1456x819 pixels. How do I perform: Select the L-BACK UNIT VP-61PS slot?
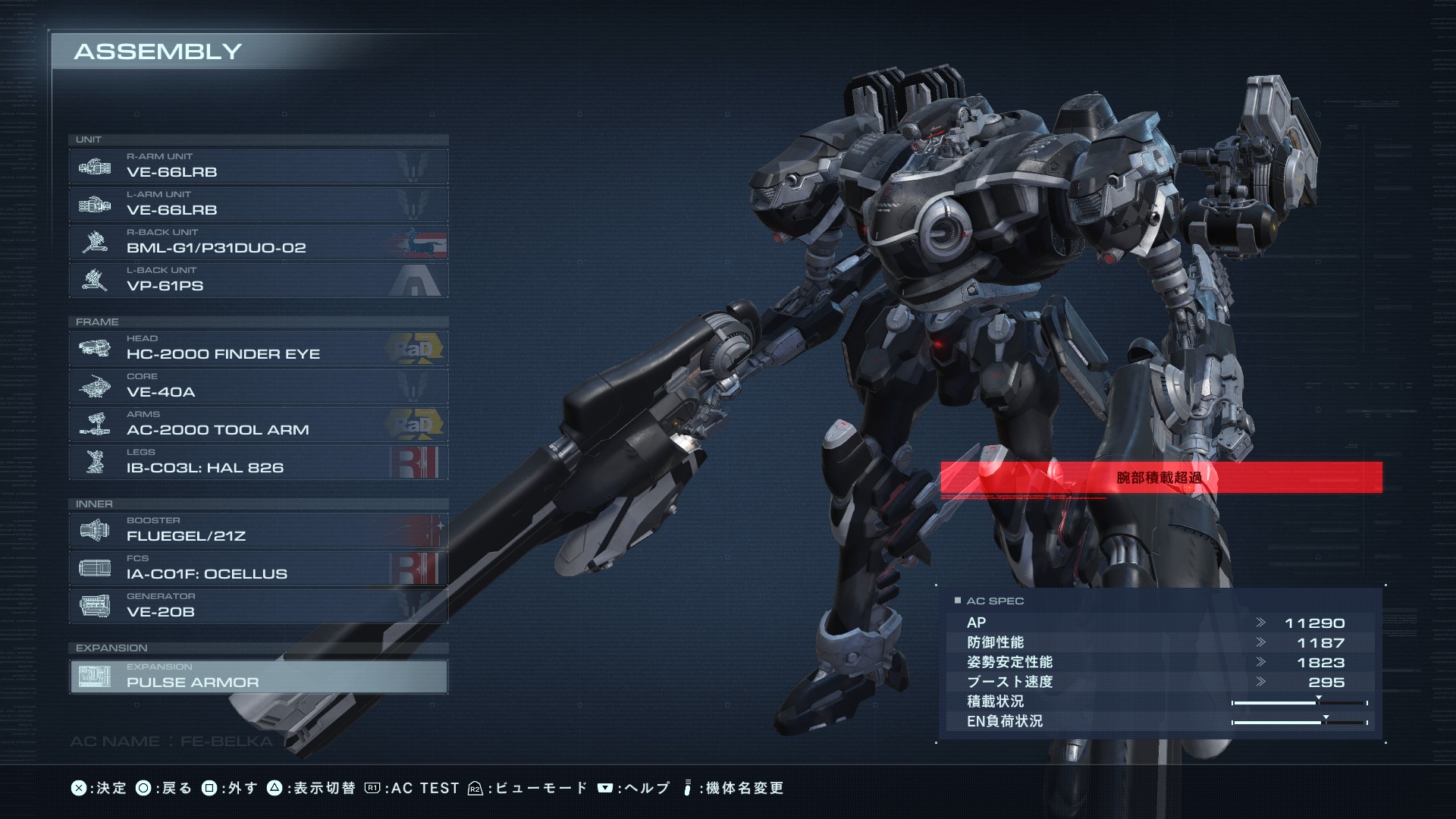click(258, 280)
